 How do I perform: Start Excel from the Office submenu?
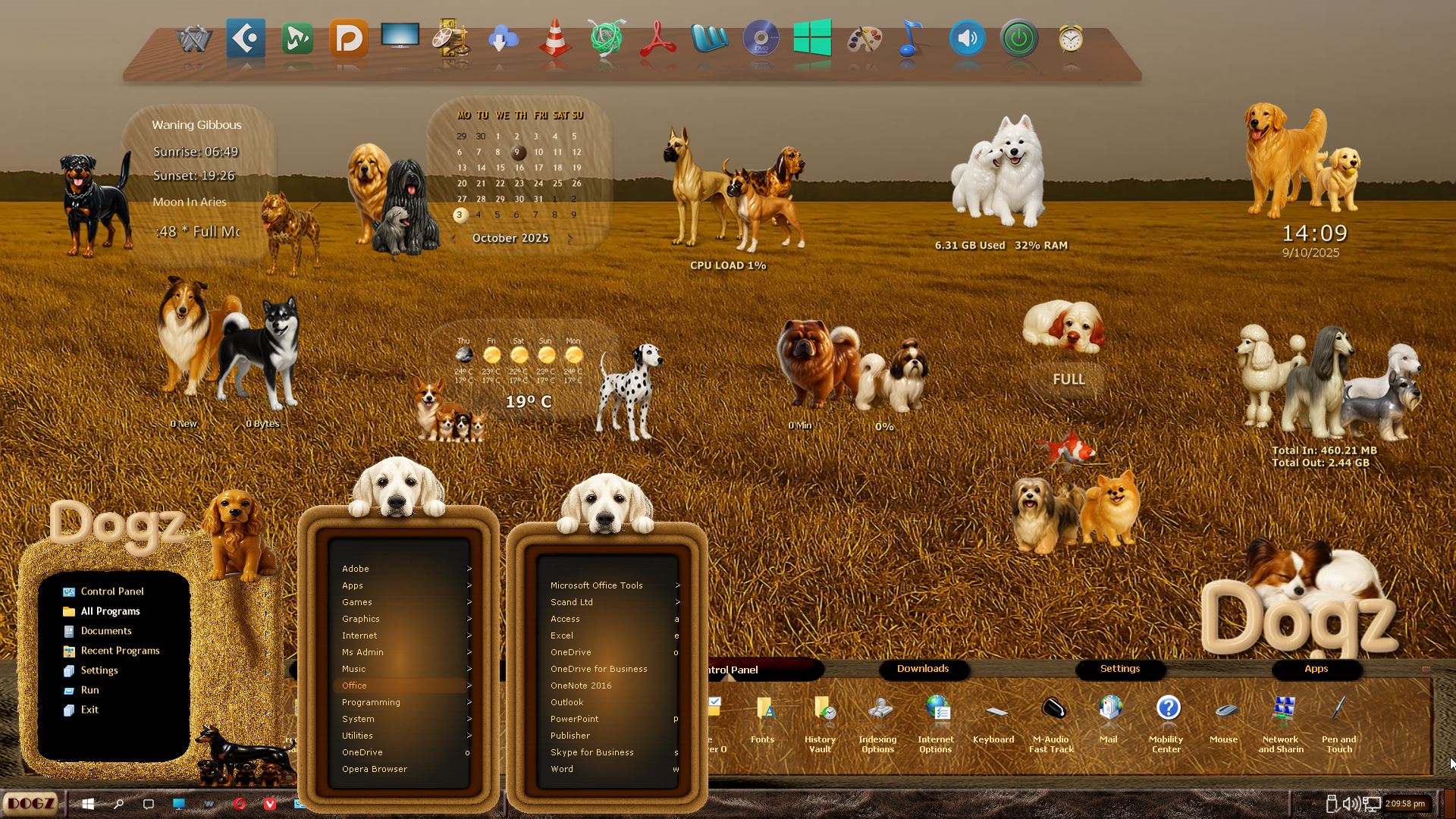[x=562, y=635]
